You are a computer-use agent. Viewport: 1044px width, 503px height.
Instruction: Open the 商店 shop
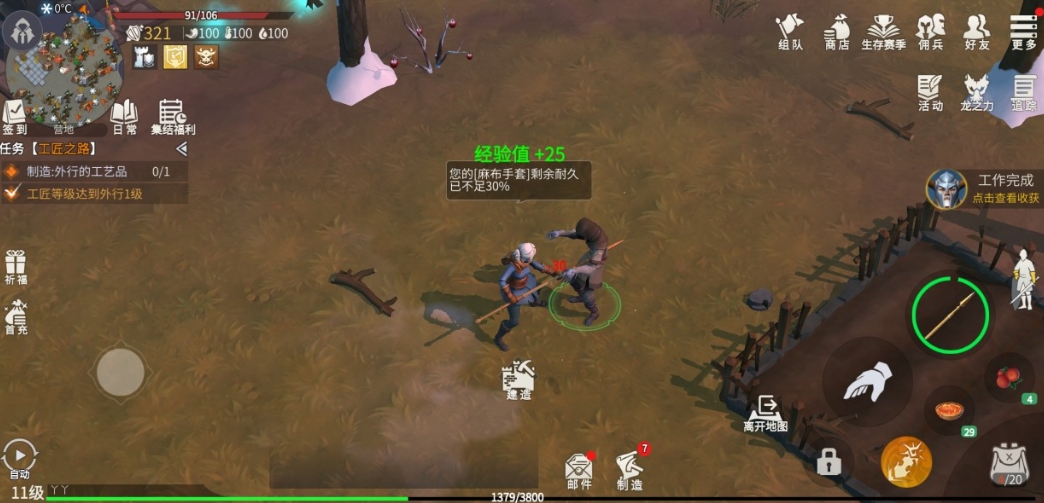837,31
